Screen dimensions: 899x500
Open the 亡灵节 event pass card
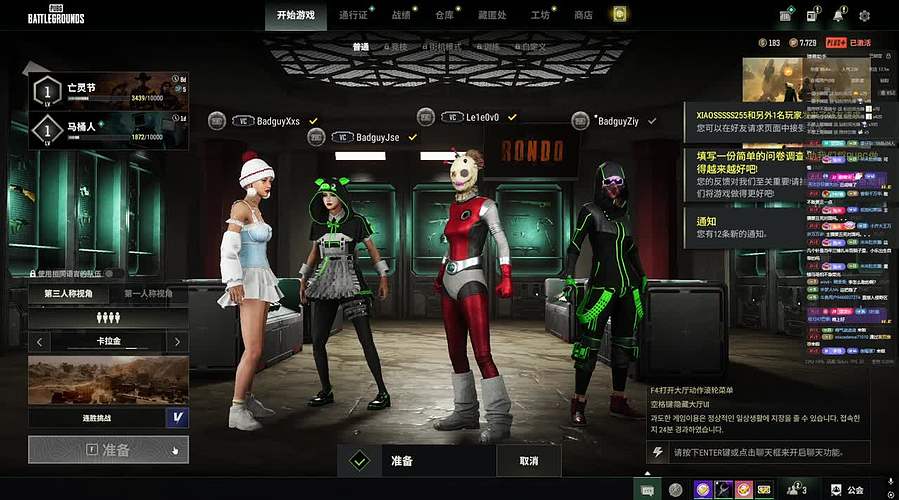coord(108,93)
